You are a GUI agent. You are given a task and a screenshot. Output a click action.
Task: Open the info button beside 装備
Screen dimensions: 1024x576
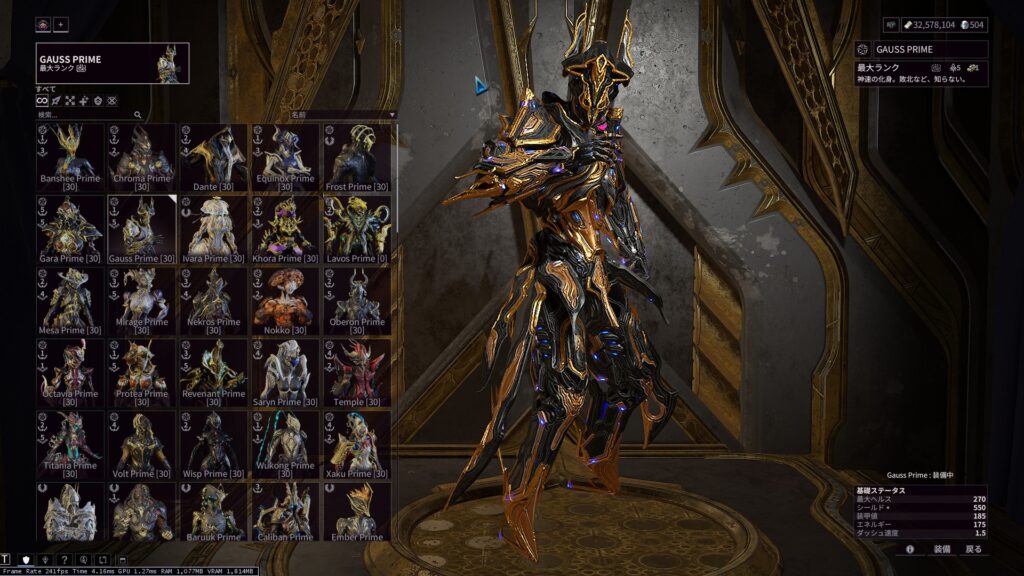pyautogui.click(x=910, y=549)
